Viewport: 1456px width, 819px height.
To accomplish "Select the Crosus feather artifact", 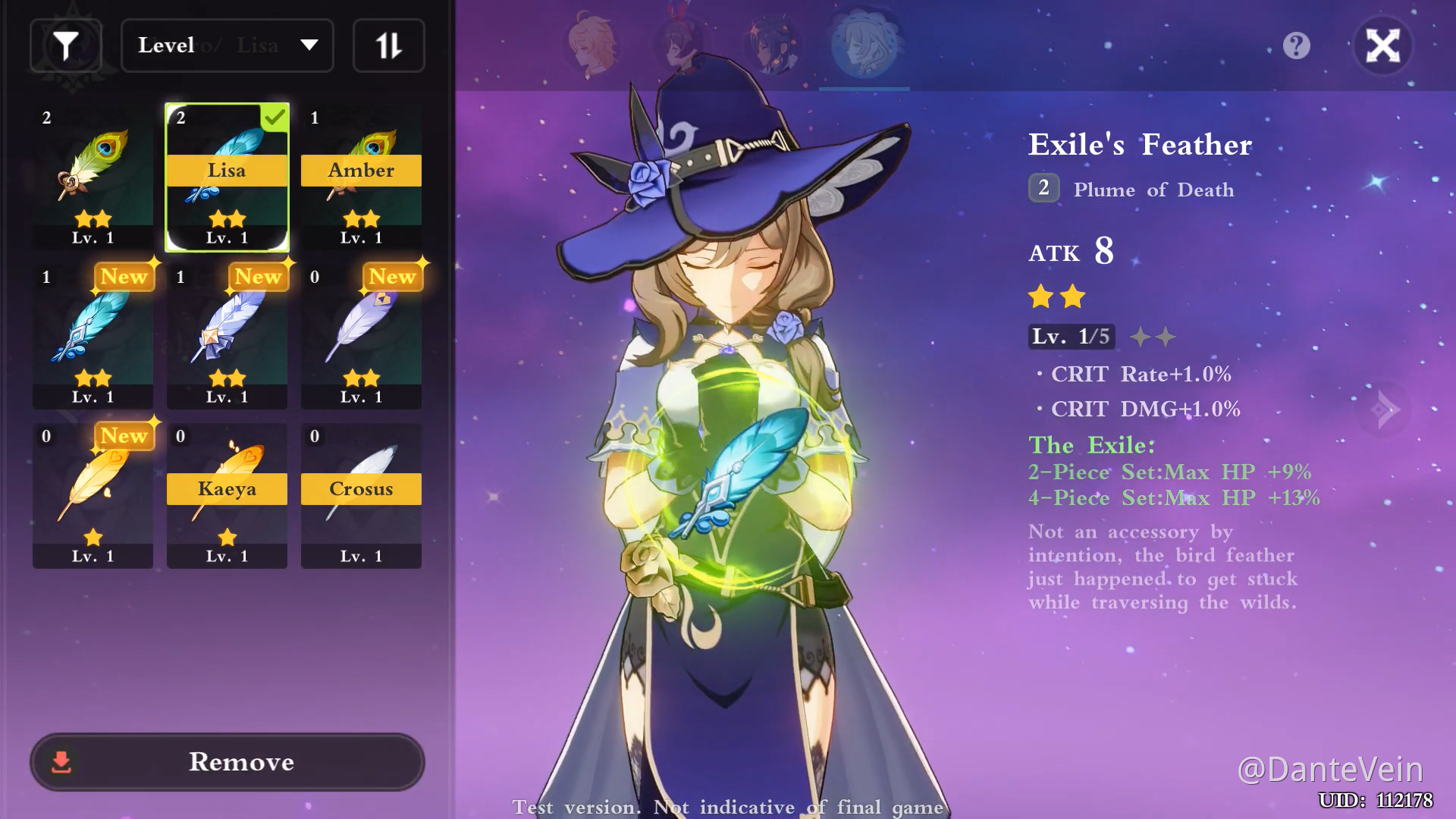I will click(x=360, y=493).
